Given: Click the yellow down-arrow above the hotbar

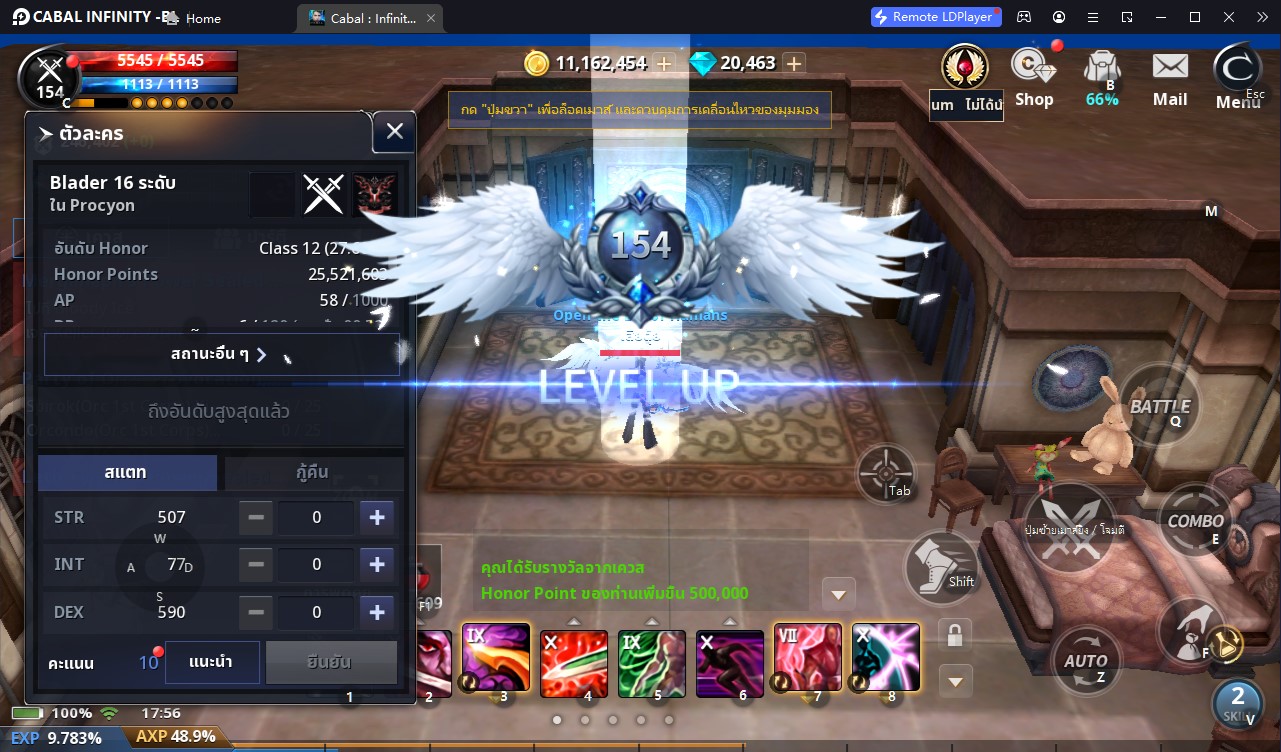Looking at the screenshot, I should coord(838,593).
